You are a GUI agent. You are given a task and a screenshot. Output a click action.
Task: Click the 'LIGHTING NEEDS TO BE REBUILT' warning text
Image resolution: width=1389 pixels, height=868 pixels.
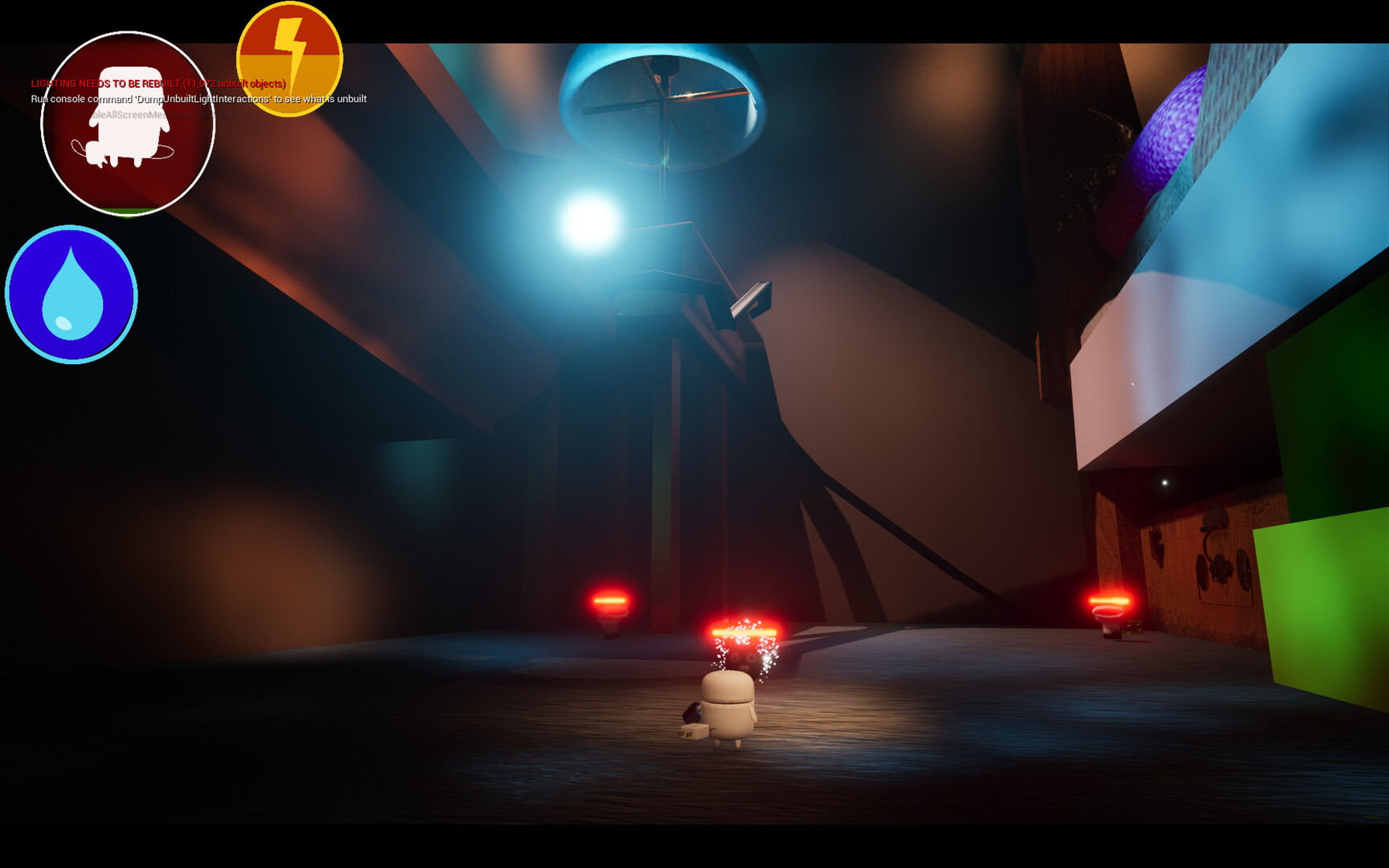[x=104, y=83]
